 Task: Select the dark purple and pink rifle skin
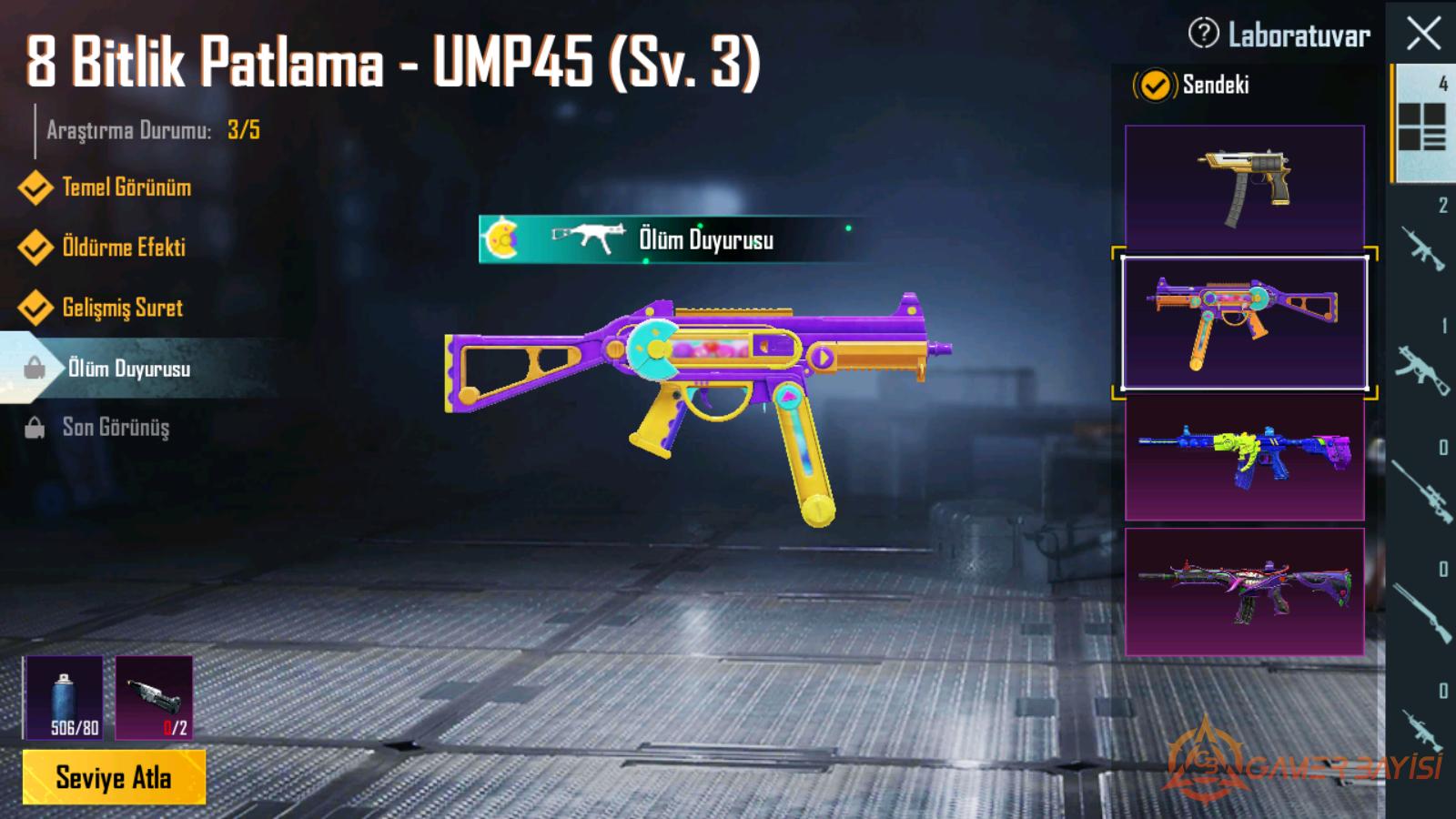pos(1244,591)
